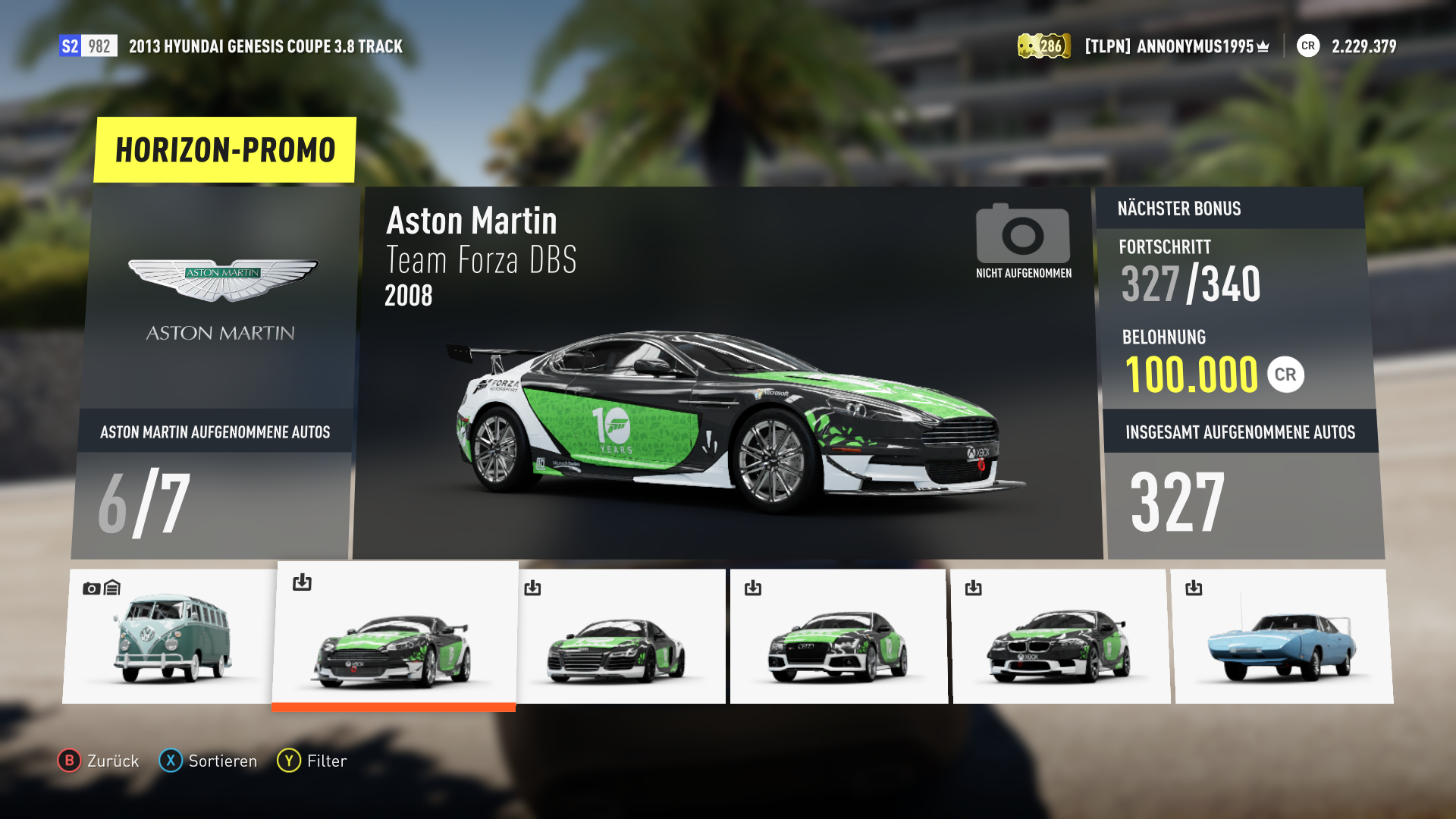Select the Team Forza Audi R8 thumbnail
1456x819 pixels.
[620, 637]
